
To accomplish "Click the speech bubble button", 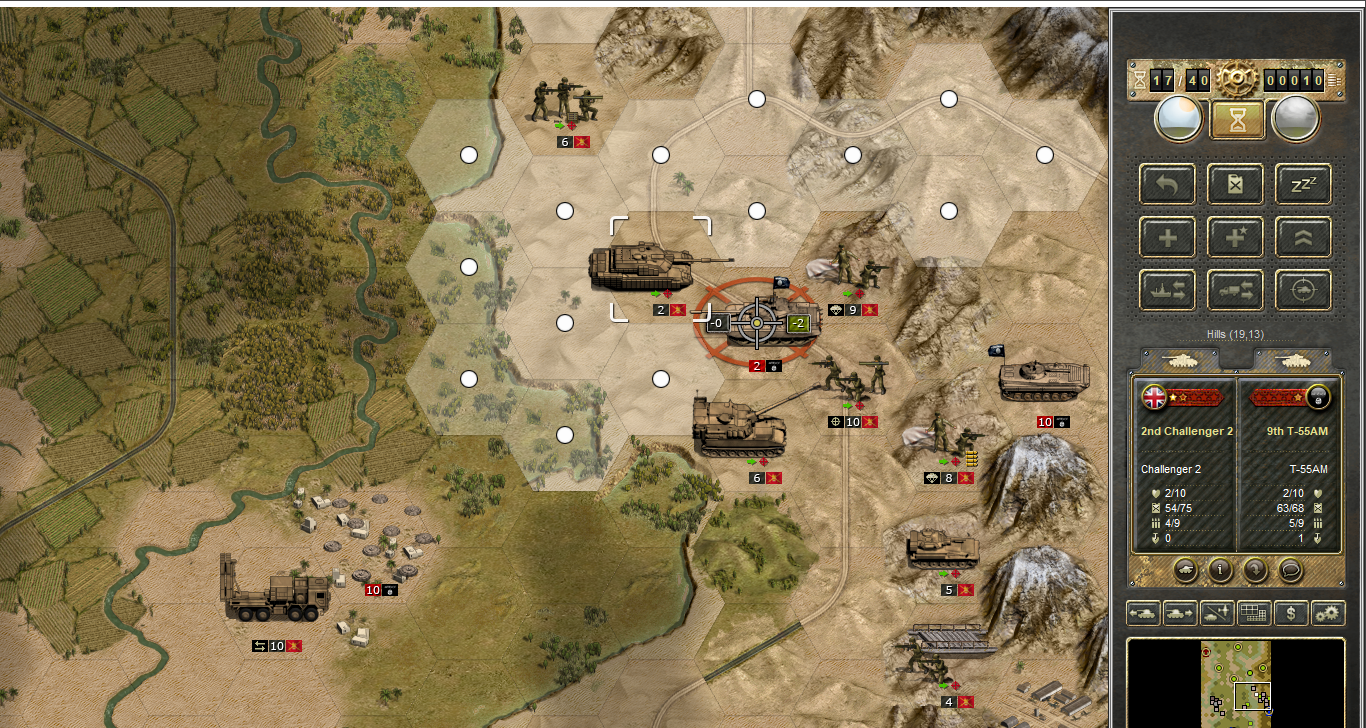I will [1290, 570].
